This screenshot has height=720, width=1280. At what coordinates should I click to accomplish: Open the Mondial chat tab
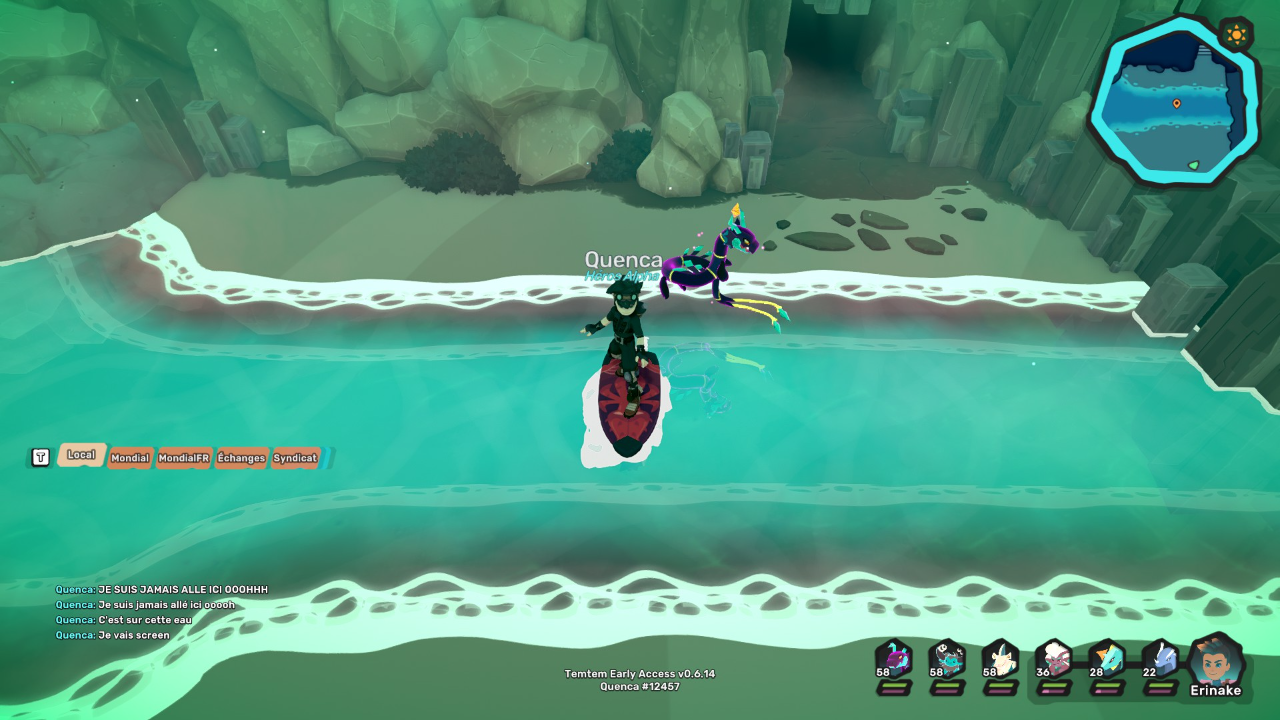tap(130, 458)
